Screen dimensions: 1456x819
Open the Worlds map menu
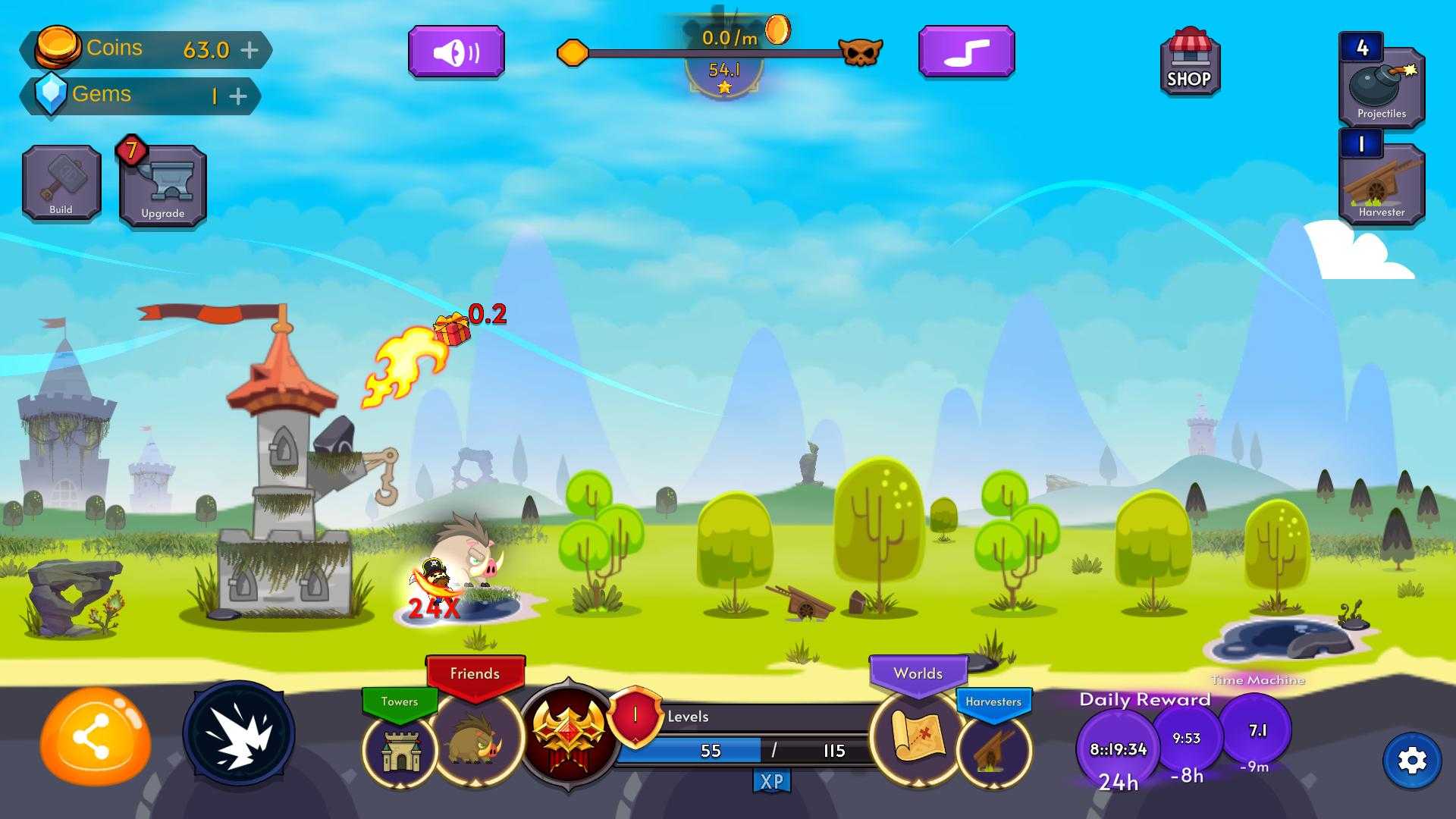(919, 736)
